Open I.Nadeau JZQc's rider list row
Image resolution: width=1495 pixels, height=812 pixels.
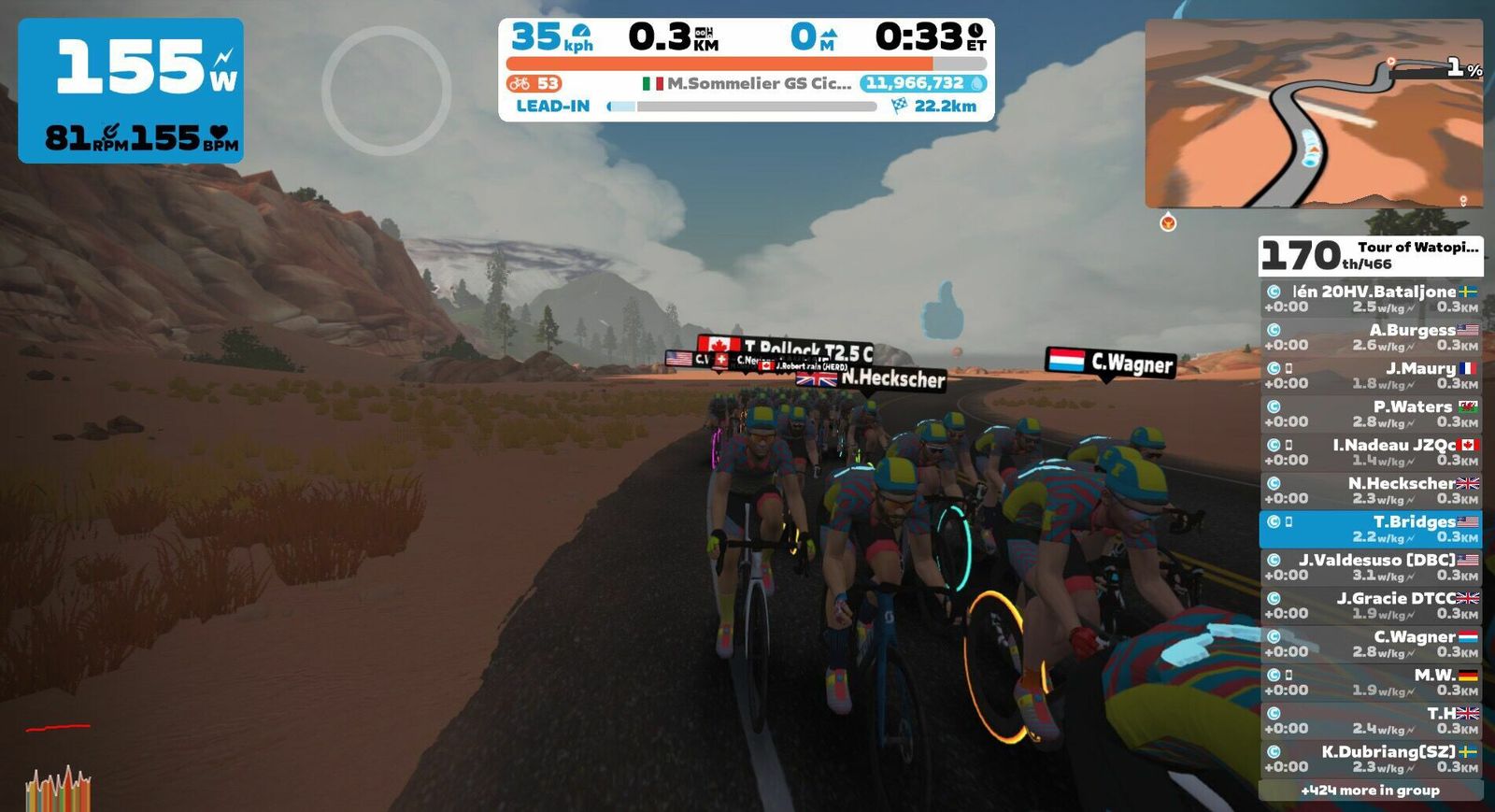click(1371, 452)
